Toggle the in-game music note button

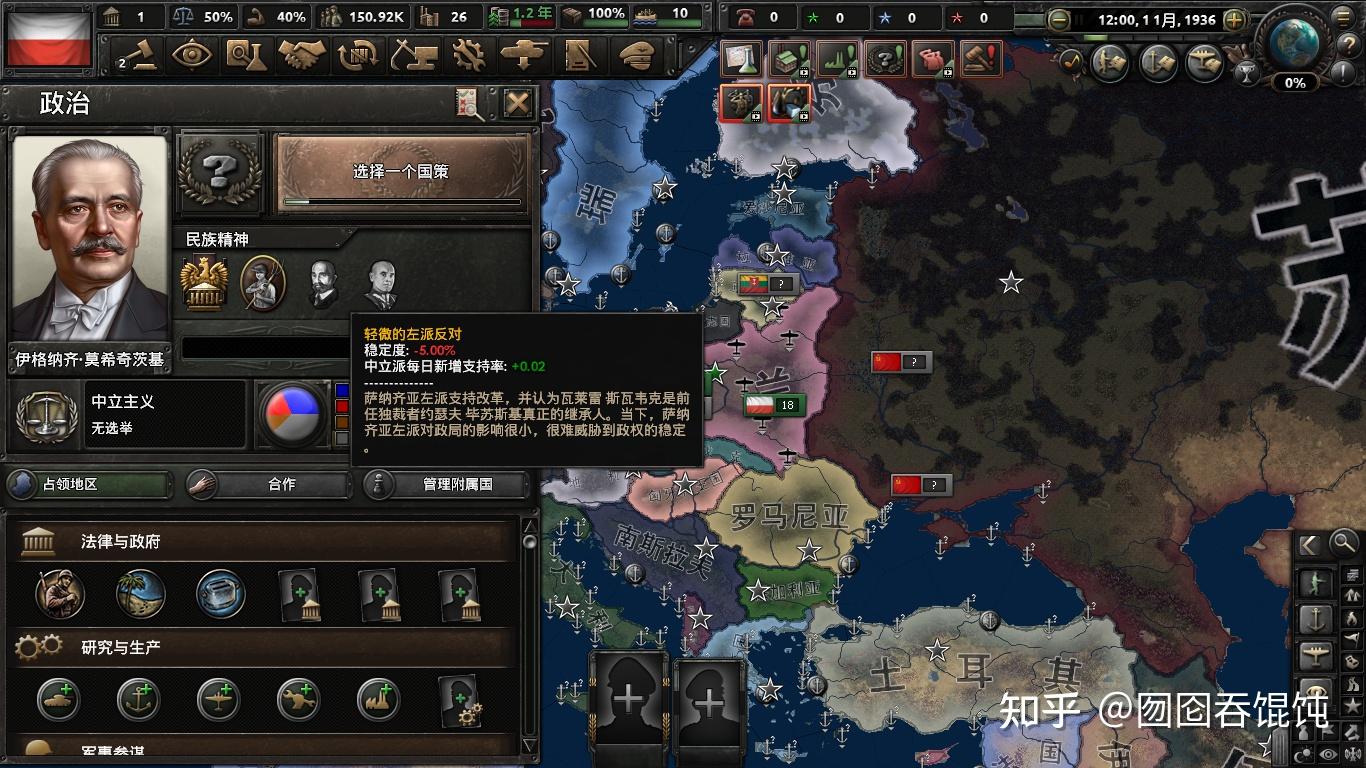1073,58
